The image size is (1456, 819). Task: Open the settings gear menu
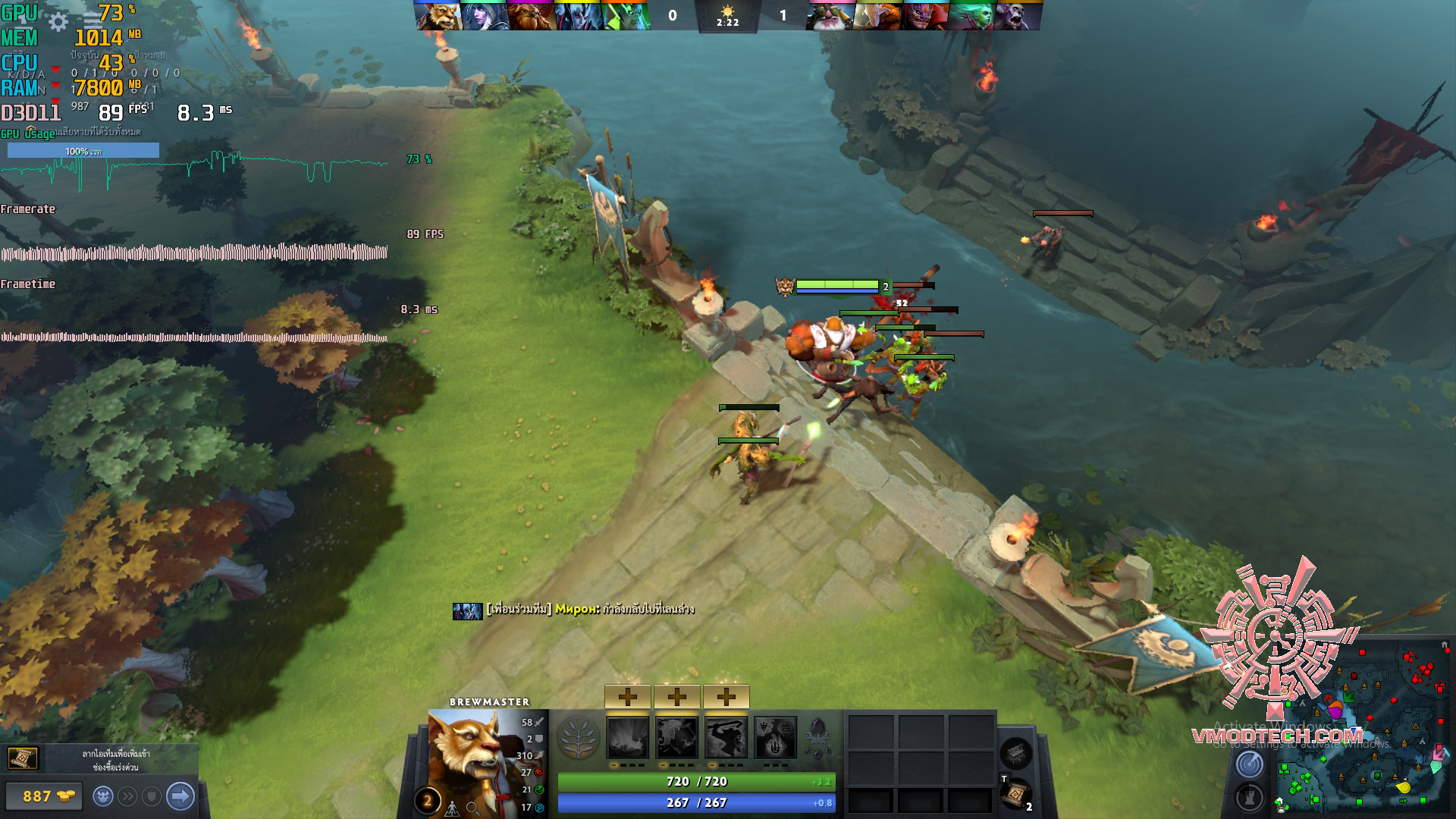[58, 22]
